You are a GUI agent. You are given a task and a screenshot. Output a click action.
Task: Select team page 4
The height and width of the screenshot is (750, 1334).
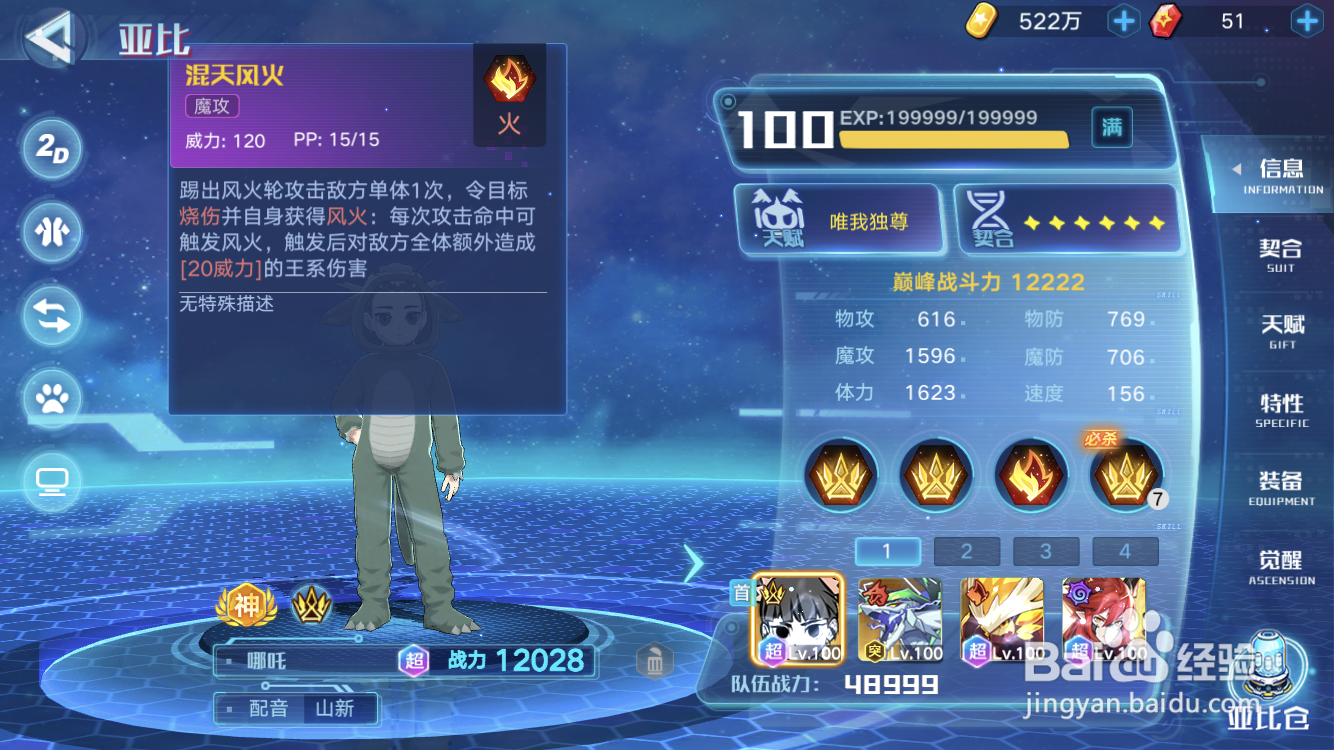coord(1125,551)
